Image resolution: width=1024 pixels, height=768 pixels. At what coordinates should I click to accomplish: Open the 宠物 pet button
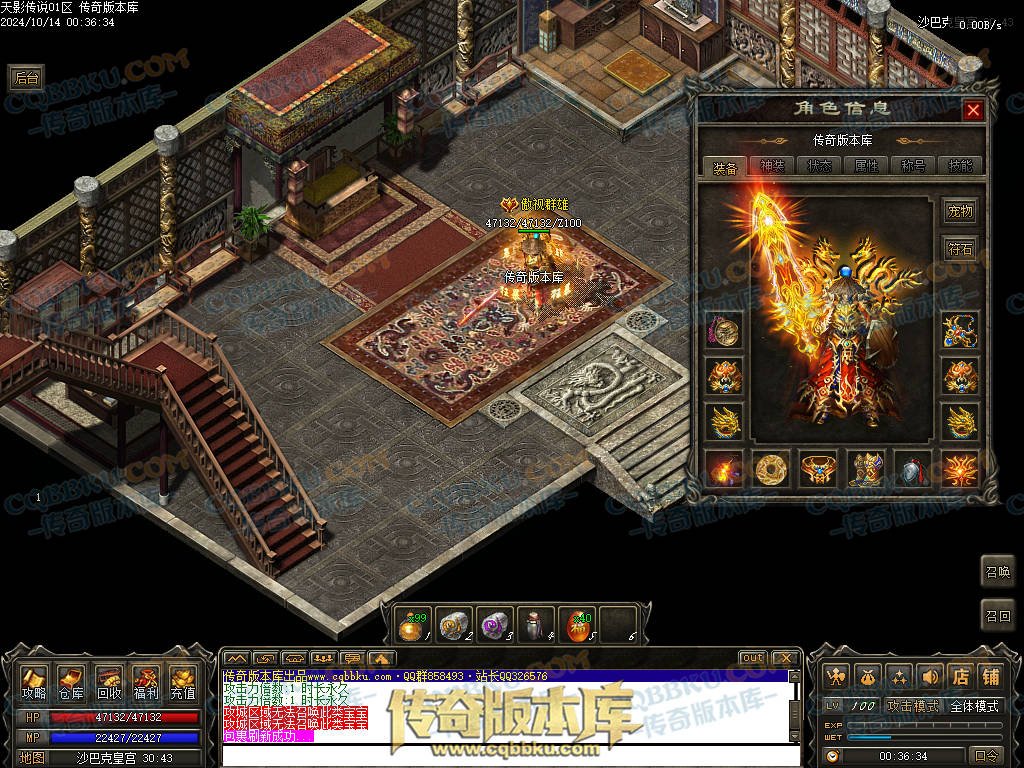click(960, 211)
